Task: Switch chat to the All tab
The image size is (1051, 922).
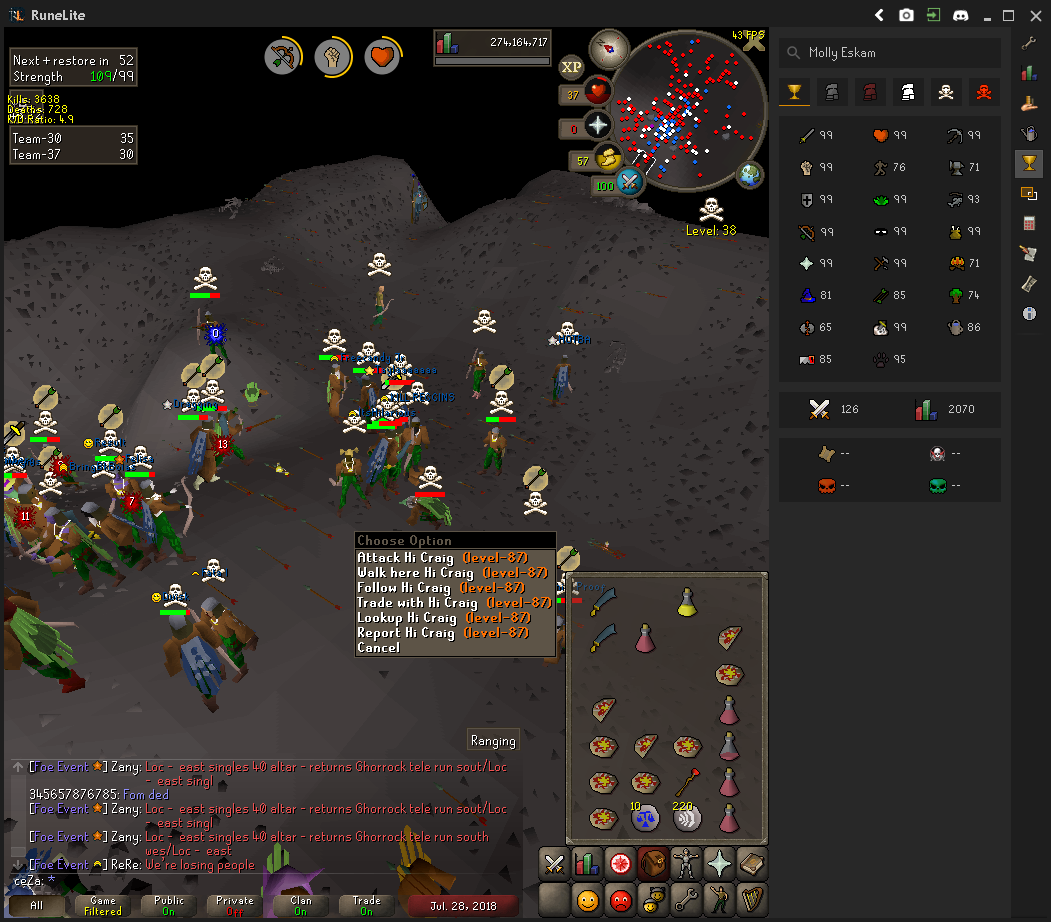Action: coord(37,905)
